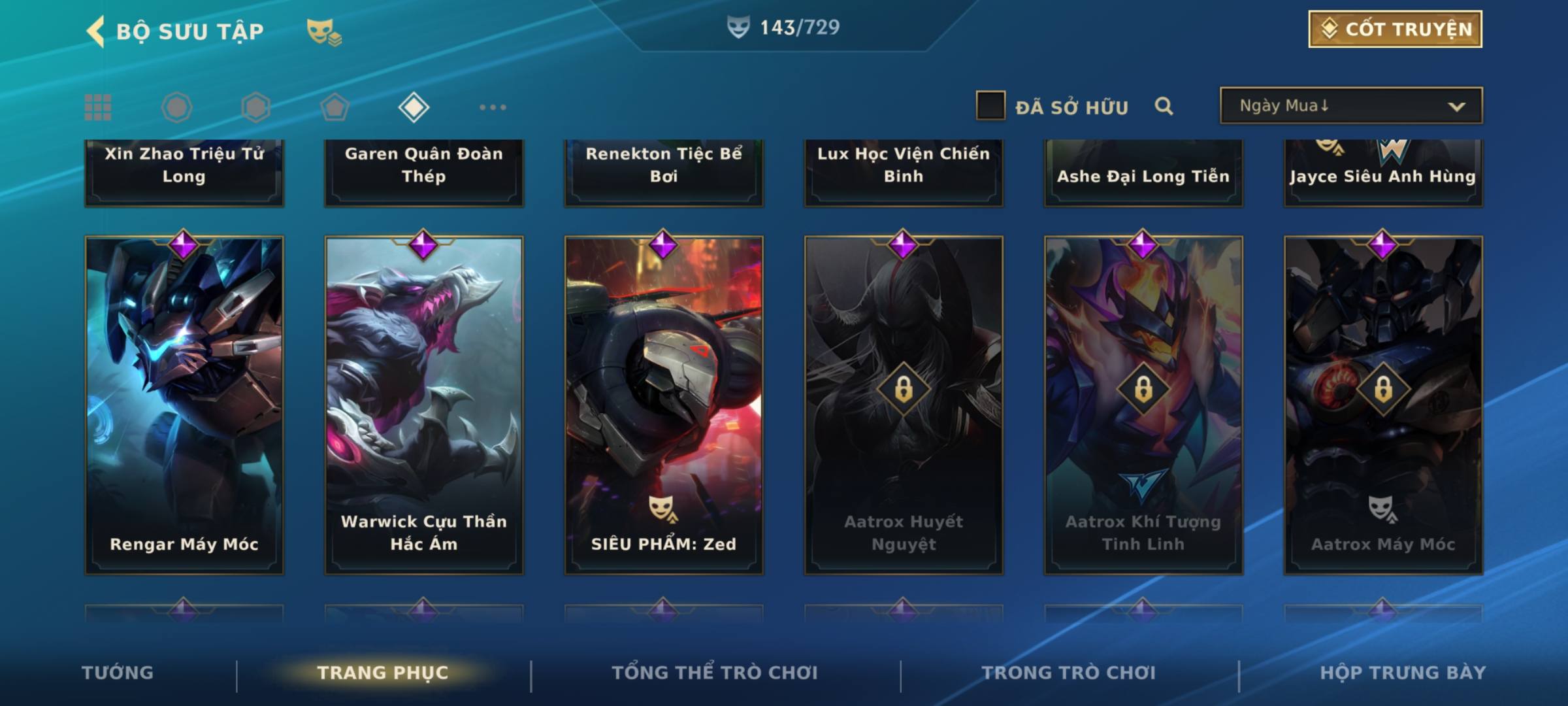View the SIÊU PHẨM: Zed skin
Screen dimensions: 1568x706
click(664, 405)
